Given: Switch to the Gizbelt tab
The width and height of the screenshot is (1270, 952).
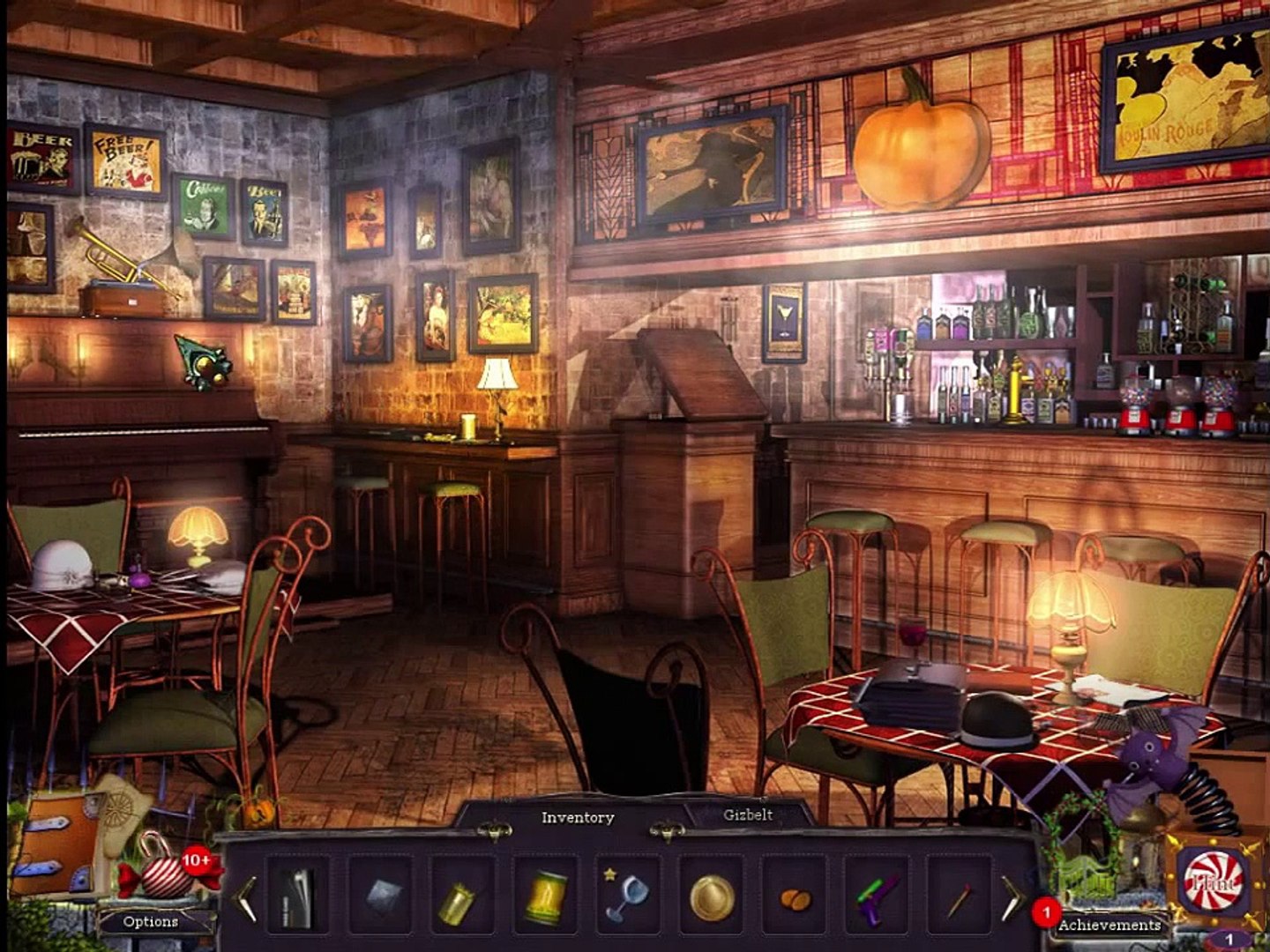Looking at the screenshot, I should (x=748, y=815).
